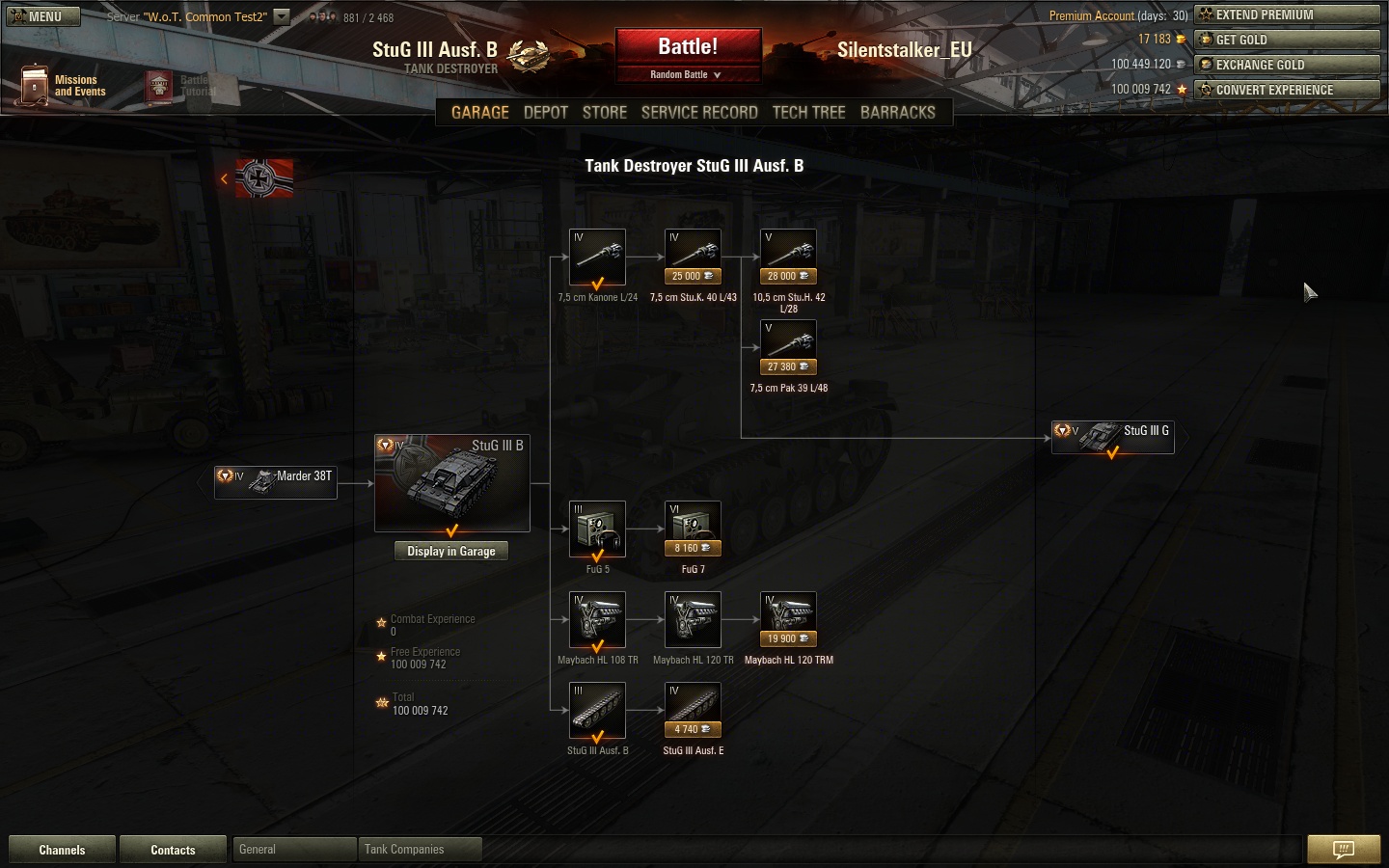Image resolution: width=1389 pixels, height=868 pixels.
Task: Open the Barracks tab
Action: tap(897, 112)
